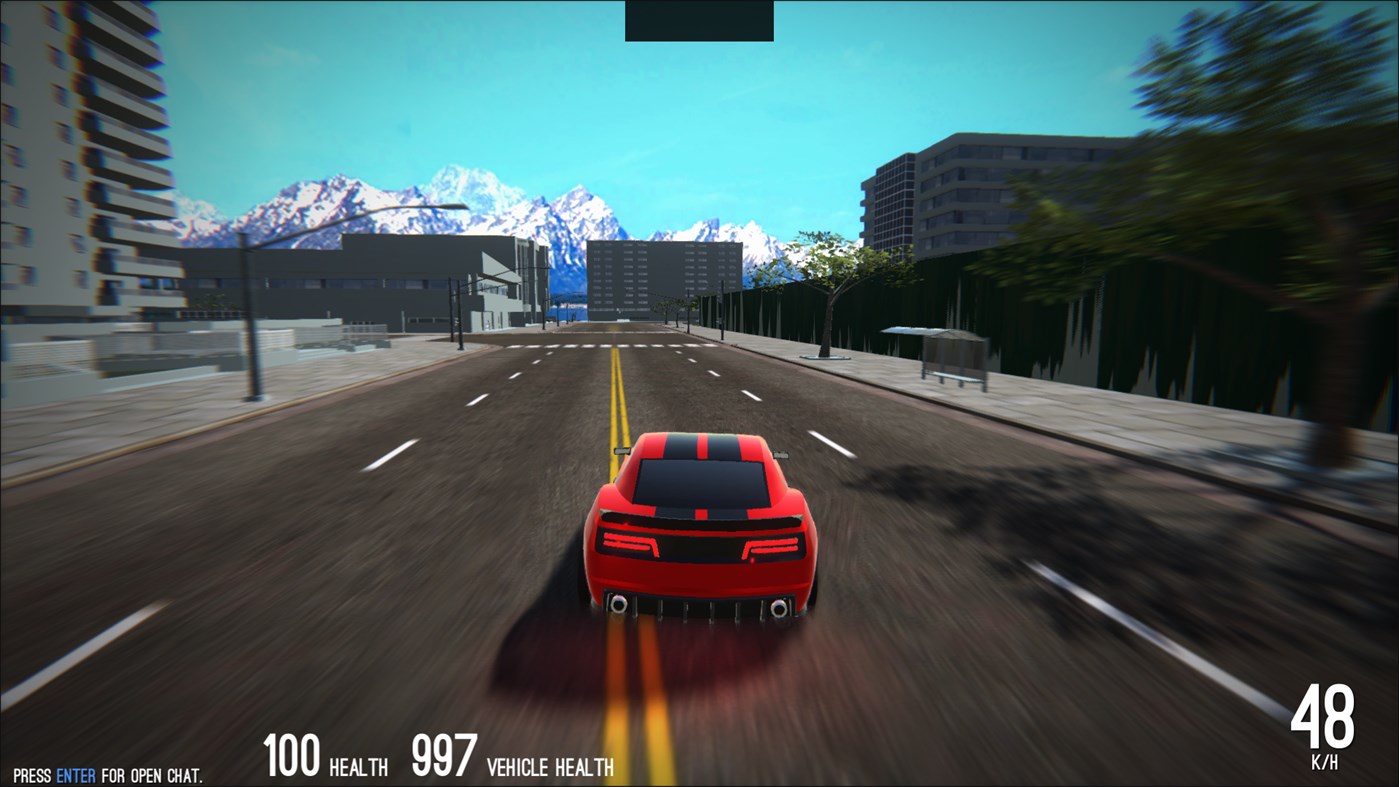Screen dimensions: 1399x787
Task: Toggle the HEALTH label display
Action: pyautogui.click(x=357, y=766)
